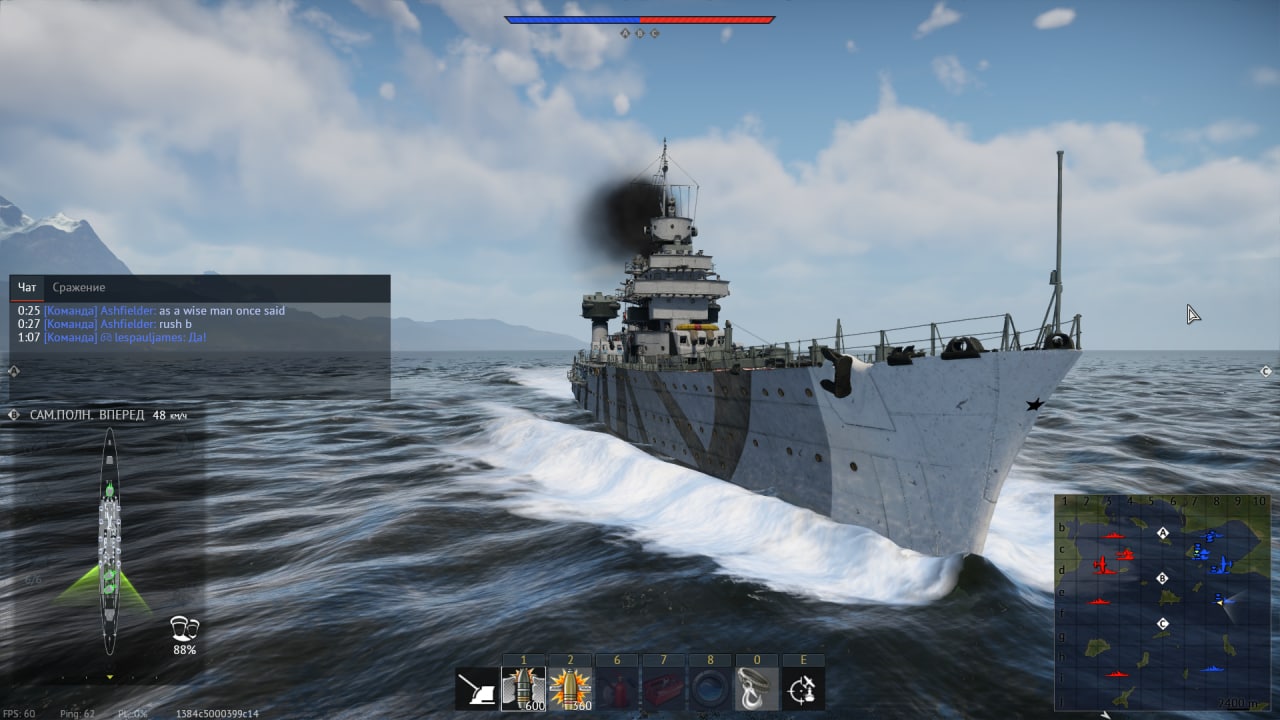
Task: Activate the fire extinguisher slot
Action: pyautogui.click(x=617, y=689)
